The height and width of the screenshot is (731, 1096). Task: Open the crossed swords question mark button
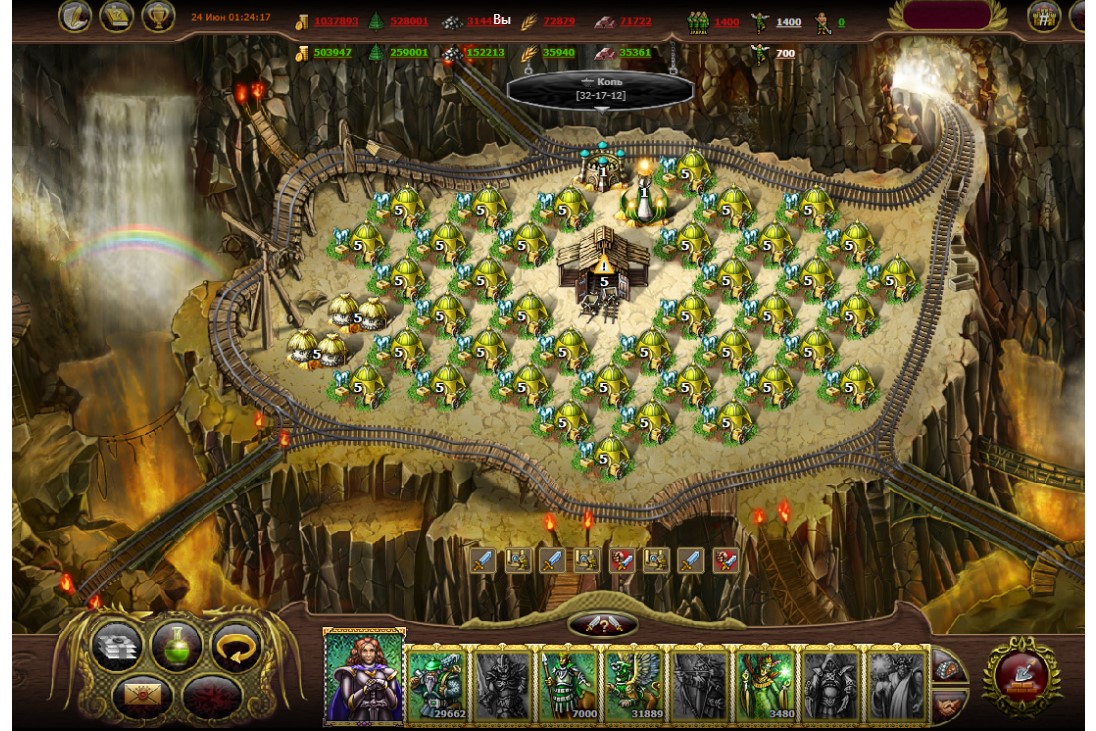(x=602, y=624)
